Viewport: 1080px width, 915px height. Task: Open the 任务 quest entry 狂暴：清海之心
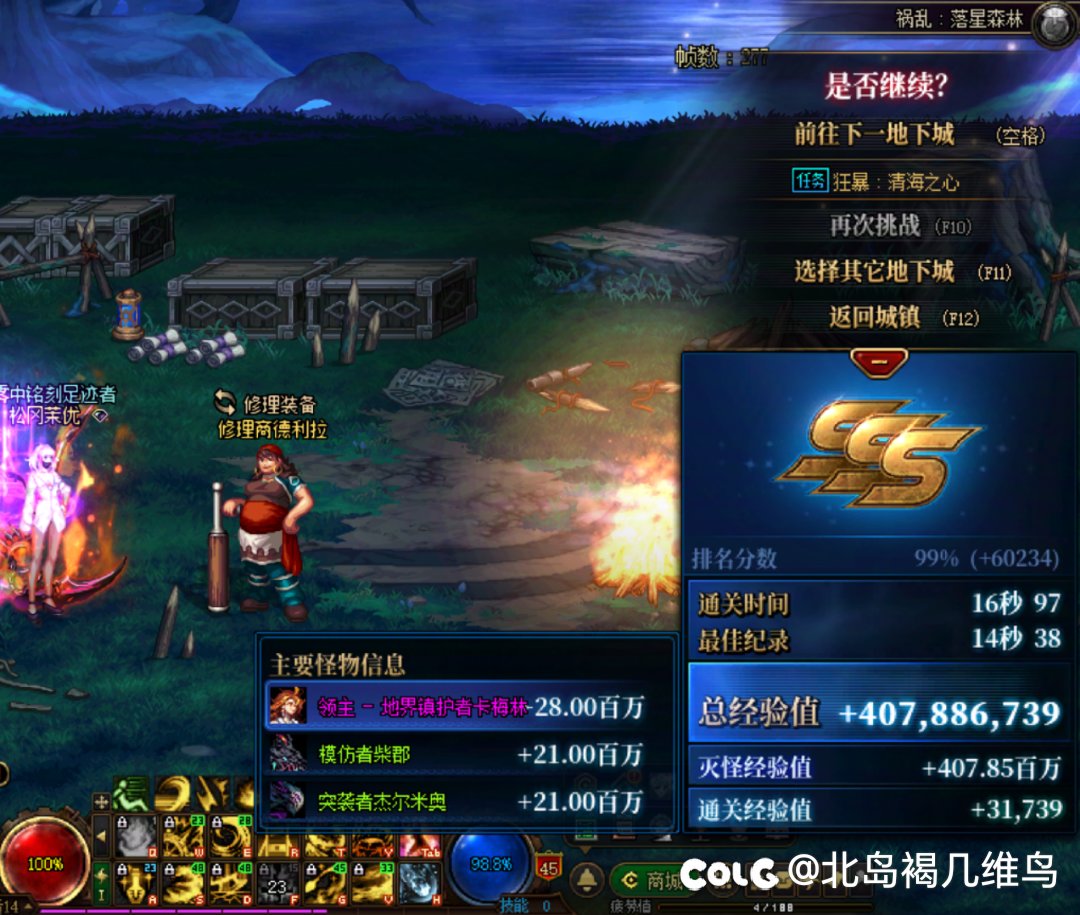tap(874, 182)
